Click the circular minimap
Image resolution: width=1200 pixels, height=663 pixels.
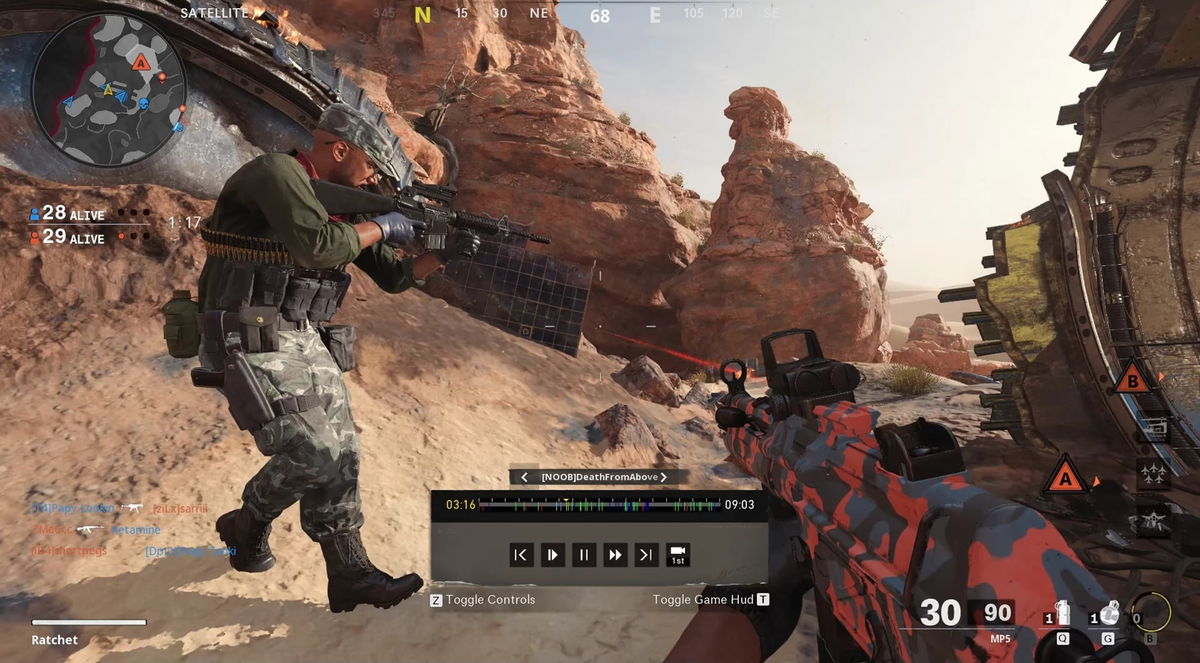point(107,88)
